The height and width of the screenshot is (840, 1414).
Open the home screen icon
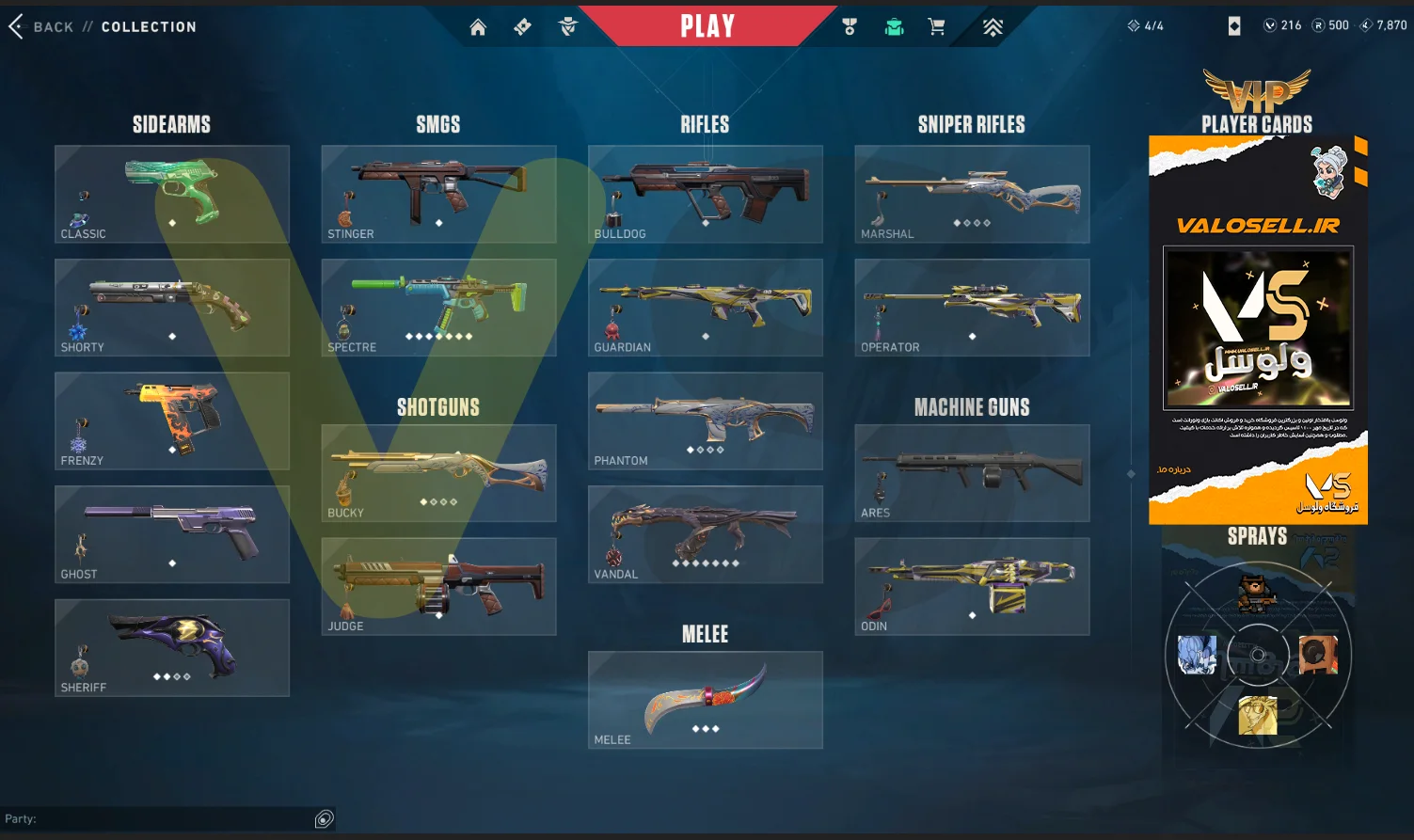coord(478,27)
